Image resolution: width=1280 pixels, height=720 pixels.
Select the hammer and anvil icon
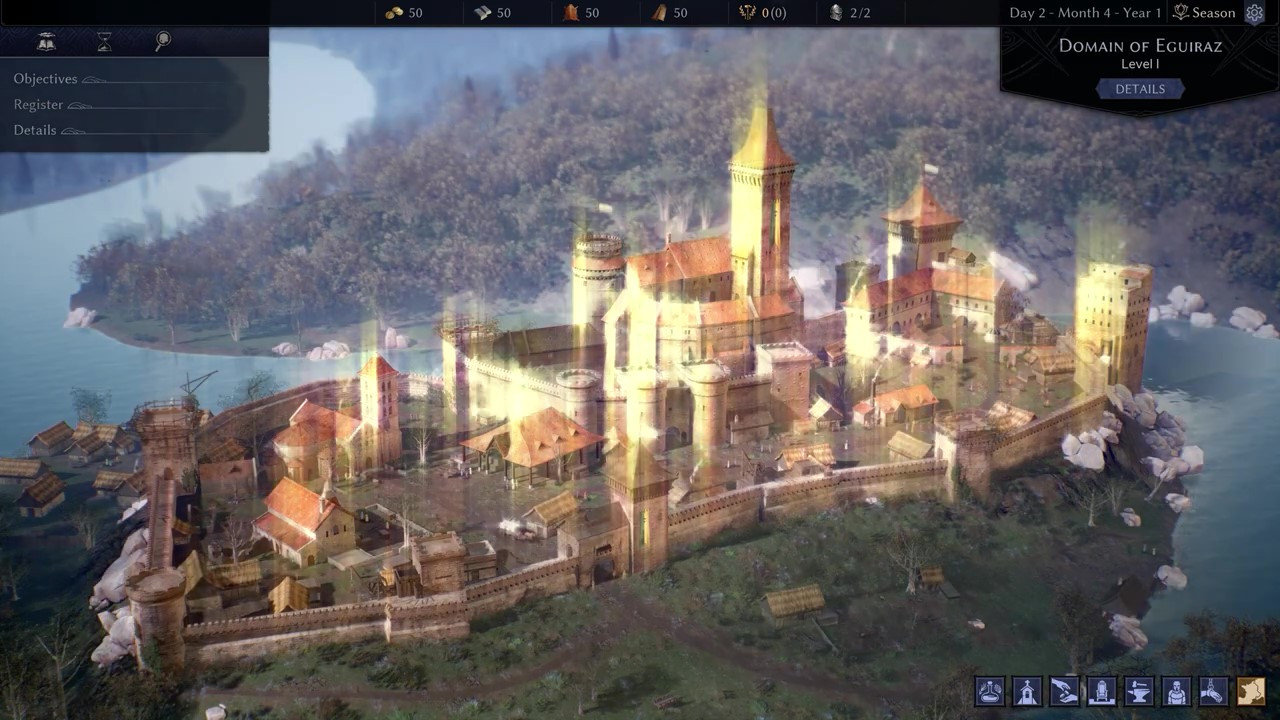[1139, 691]
